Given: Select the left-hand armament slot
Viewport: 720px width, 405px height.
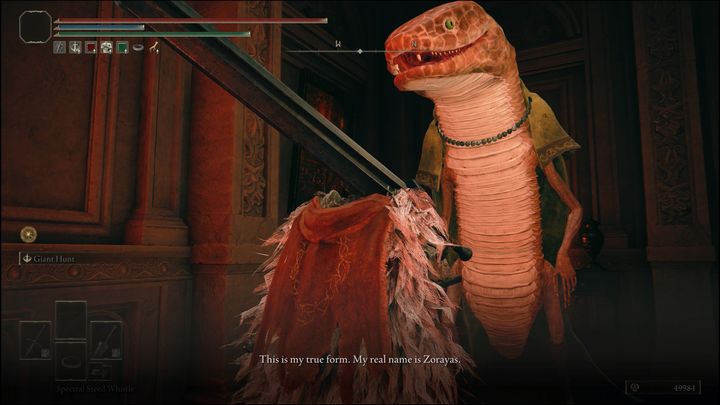Looking at the screenshot, I should [x=37, y=340].
